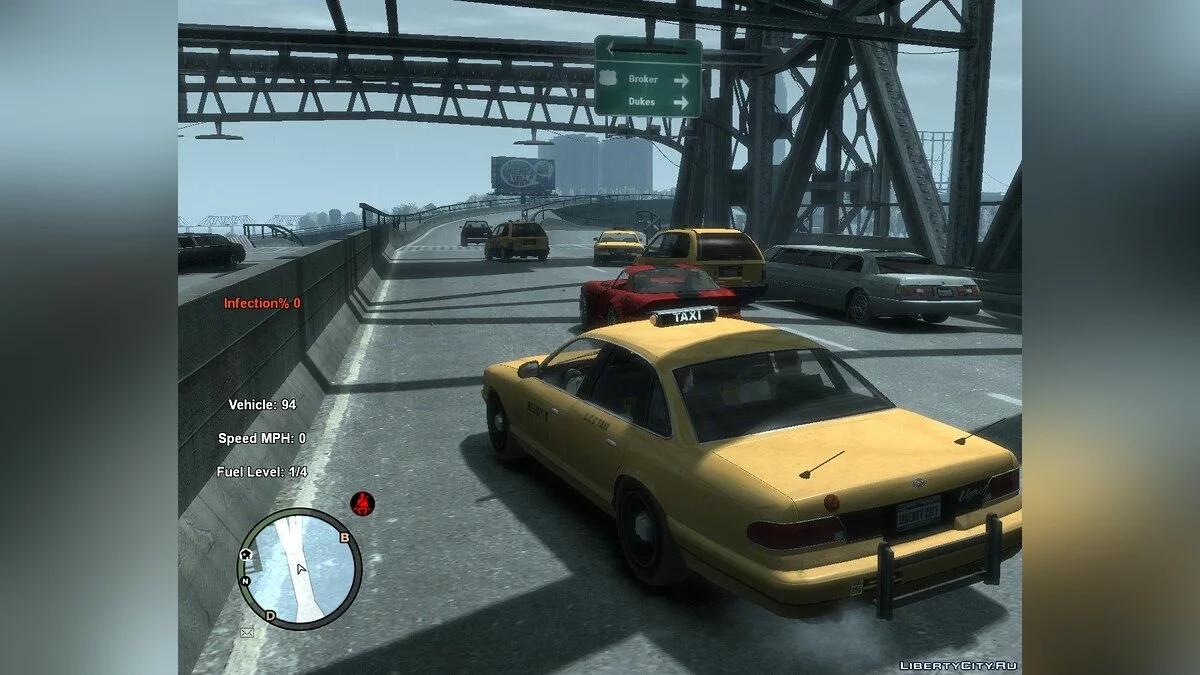Open the envelope message icon

tap(246, 632)
